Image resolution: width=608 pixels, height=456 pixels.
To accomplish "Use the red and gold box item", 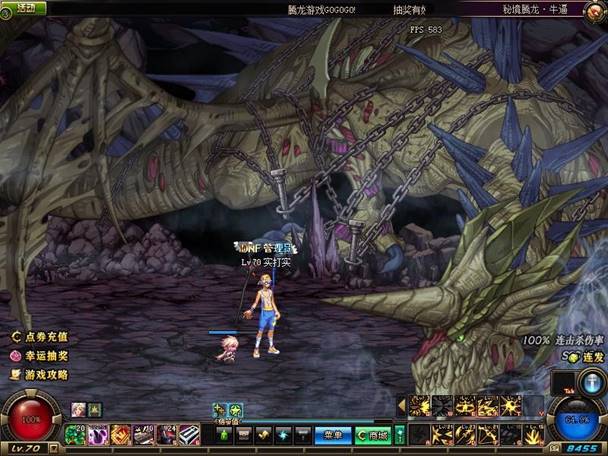I will click(x=120, y=434).
